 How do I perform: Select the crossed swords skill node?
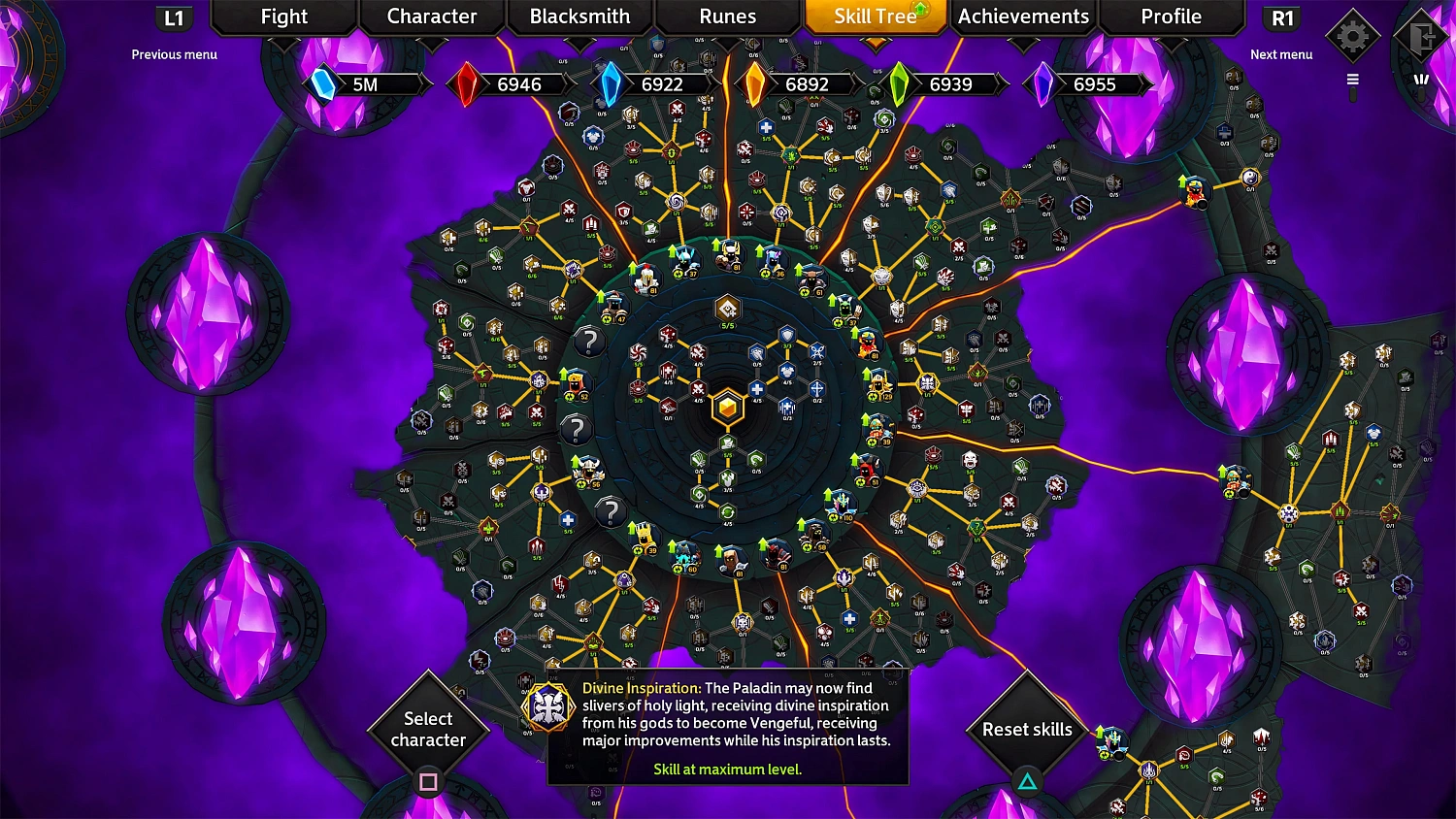(x=697, y=390)
